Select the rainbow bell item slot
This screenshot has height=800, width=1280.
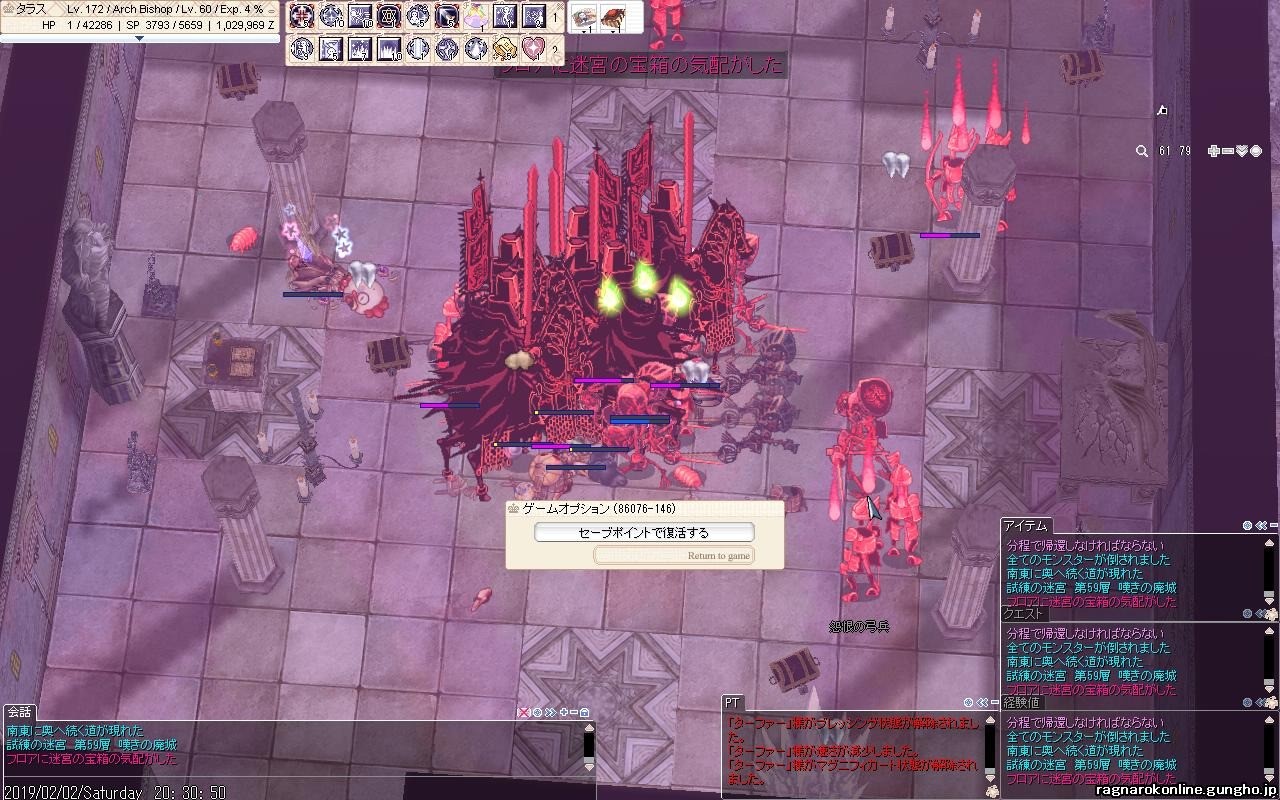[477, 16]
